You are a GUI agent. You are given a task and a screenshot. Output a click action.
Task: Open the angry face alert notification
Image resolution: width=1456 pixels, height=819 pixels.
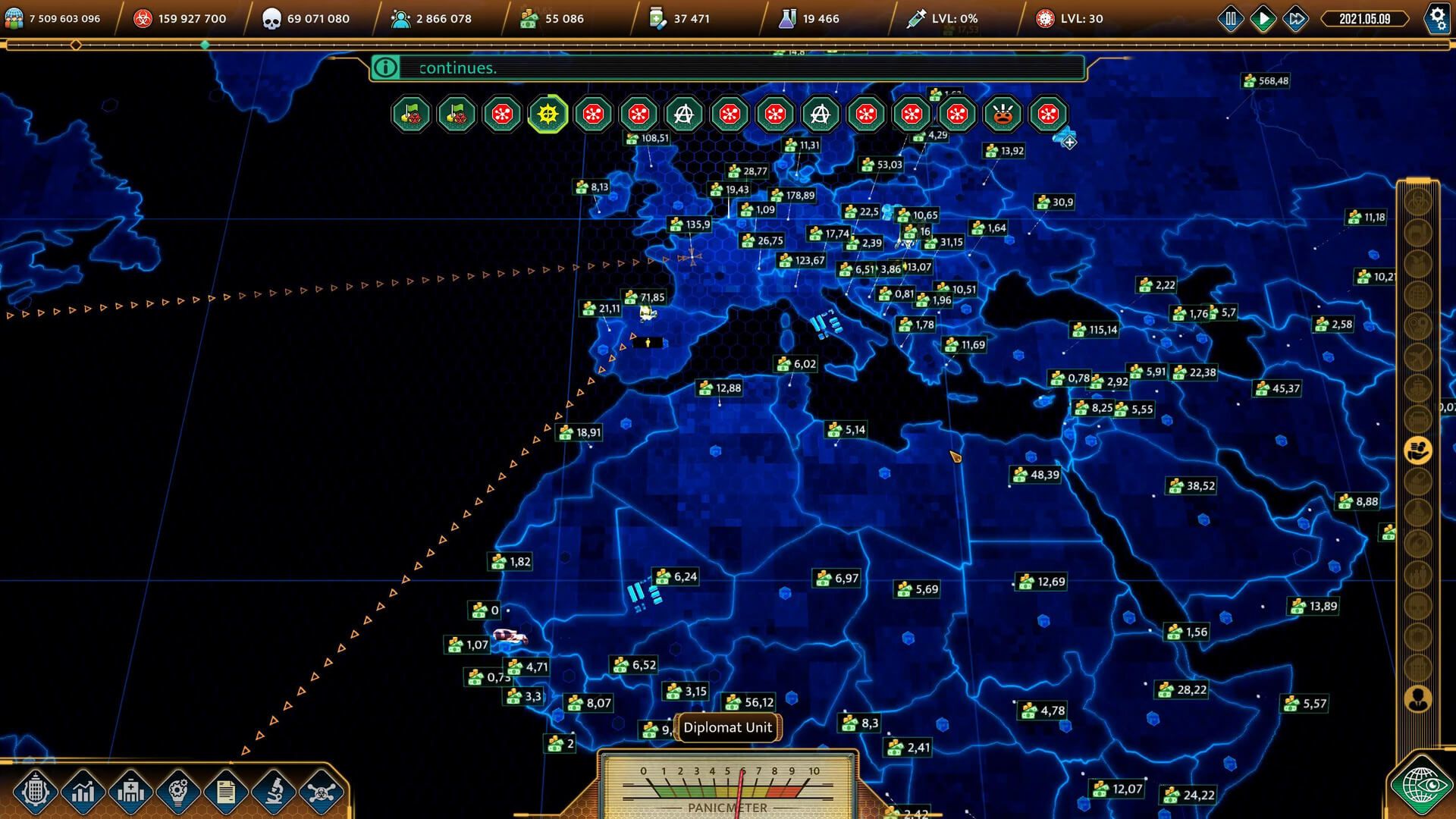click(1003, 115)
